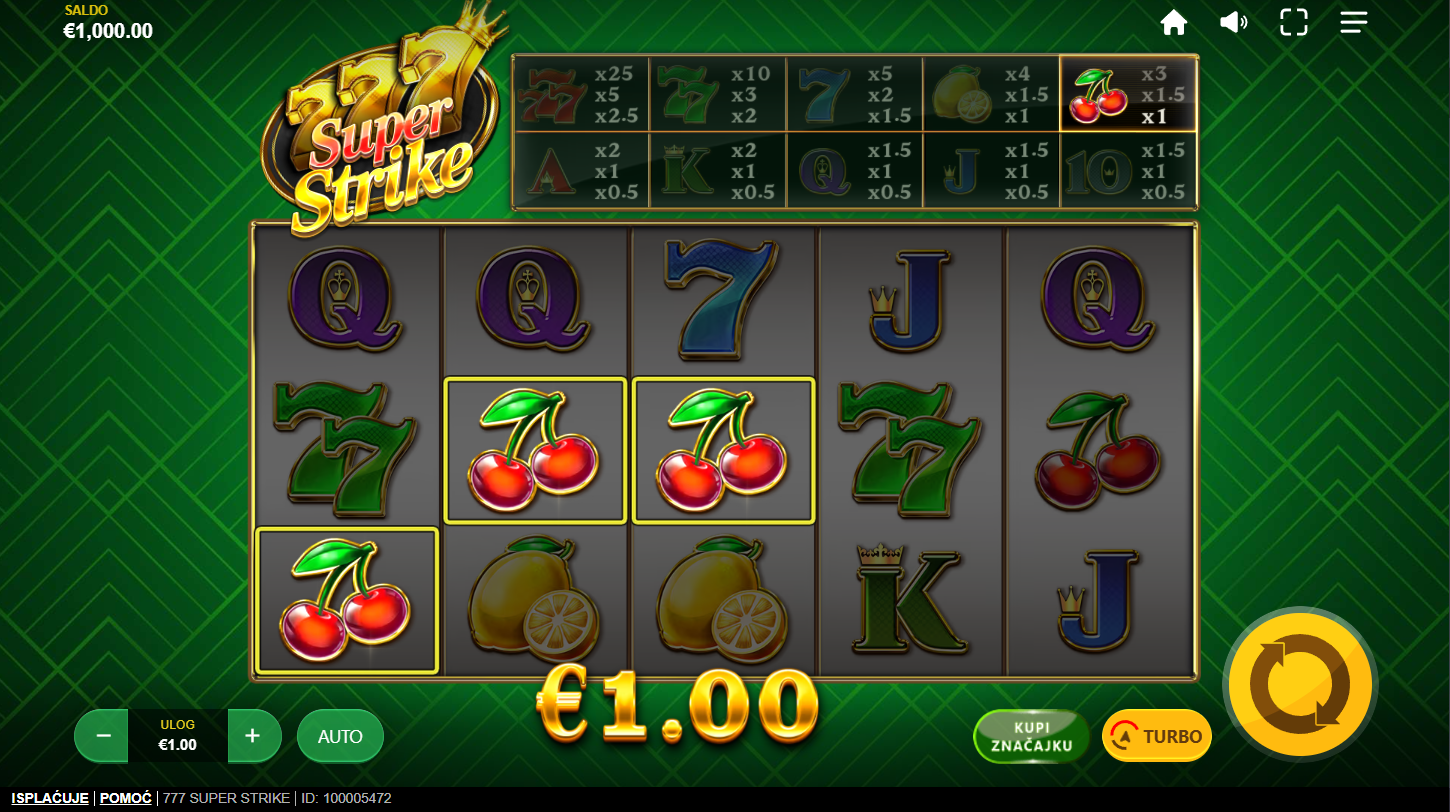Start Auto spin mode
1450x812 pixels.
click(x=340, y=736)
